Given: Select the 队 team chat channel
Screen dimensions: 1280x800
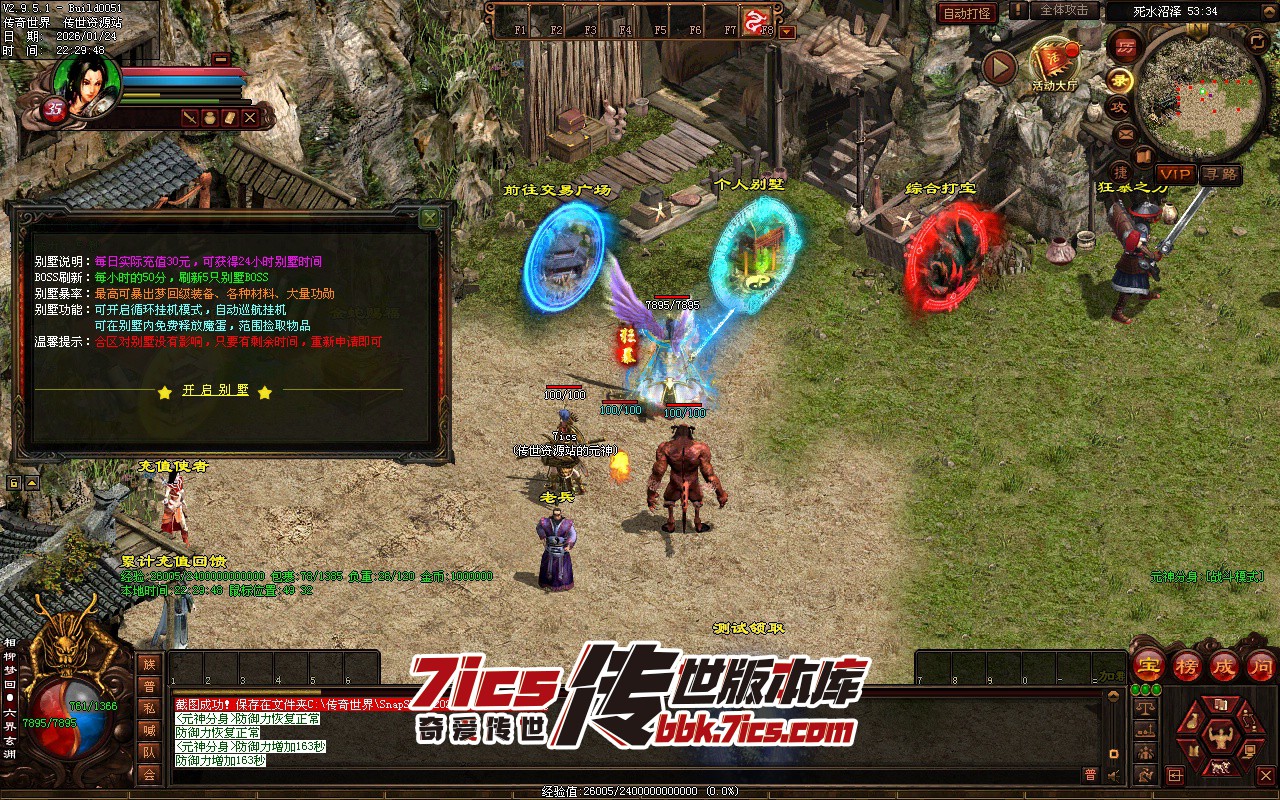Looking at the screenshot, I should point(149,752).
